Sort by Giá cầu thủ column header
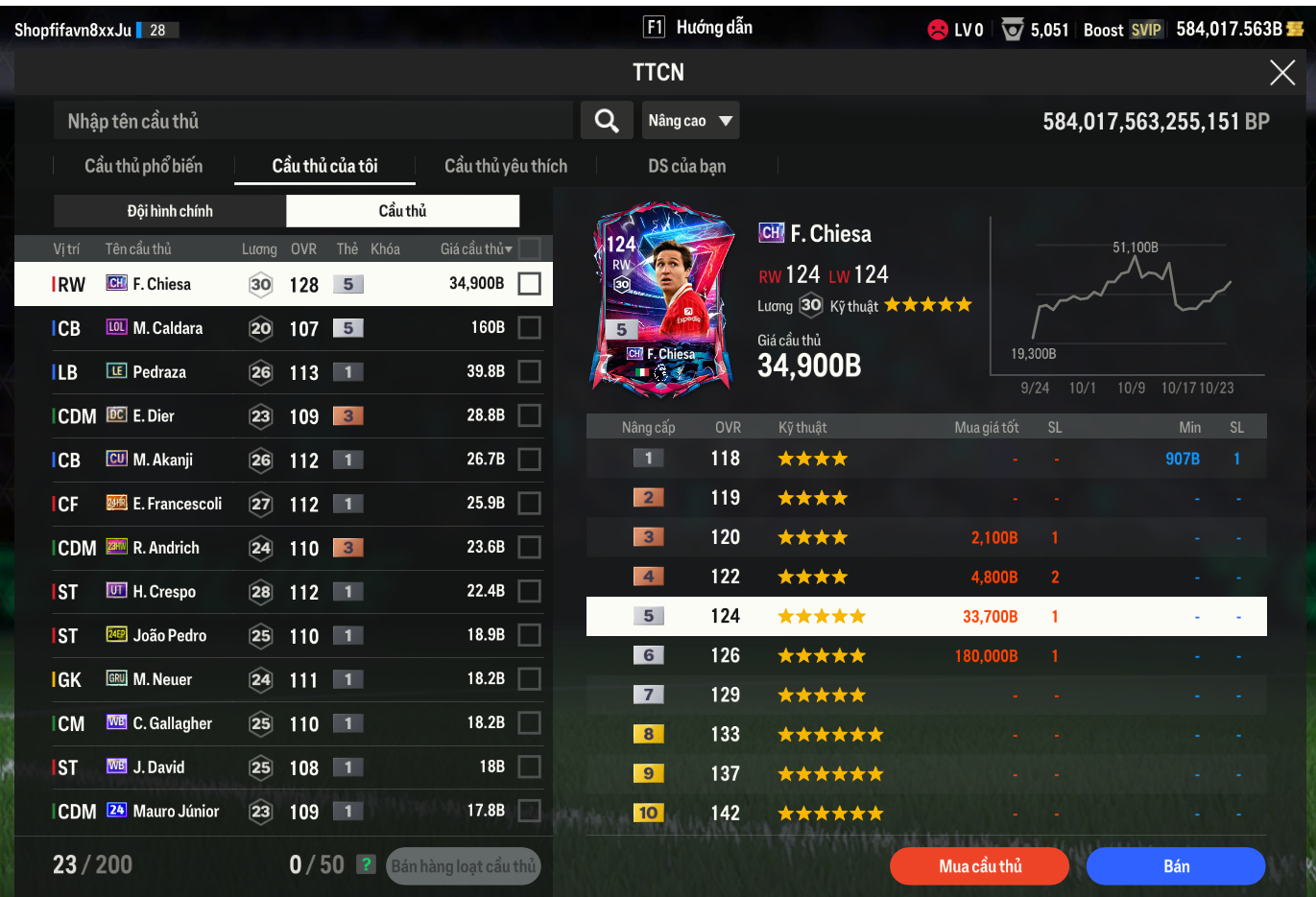 476,249
